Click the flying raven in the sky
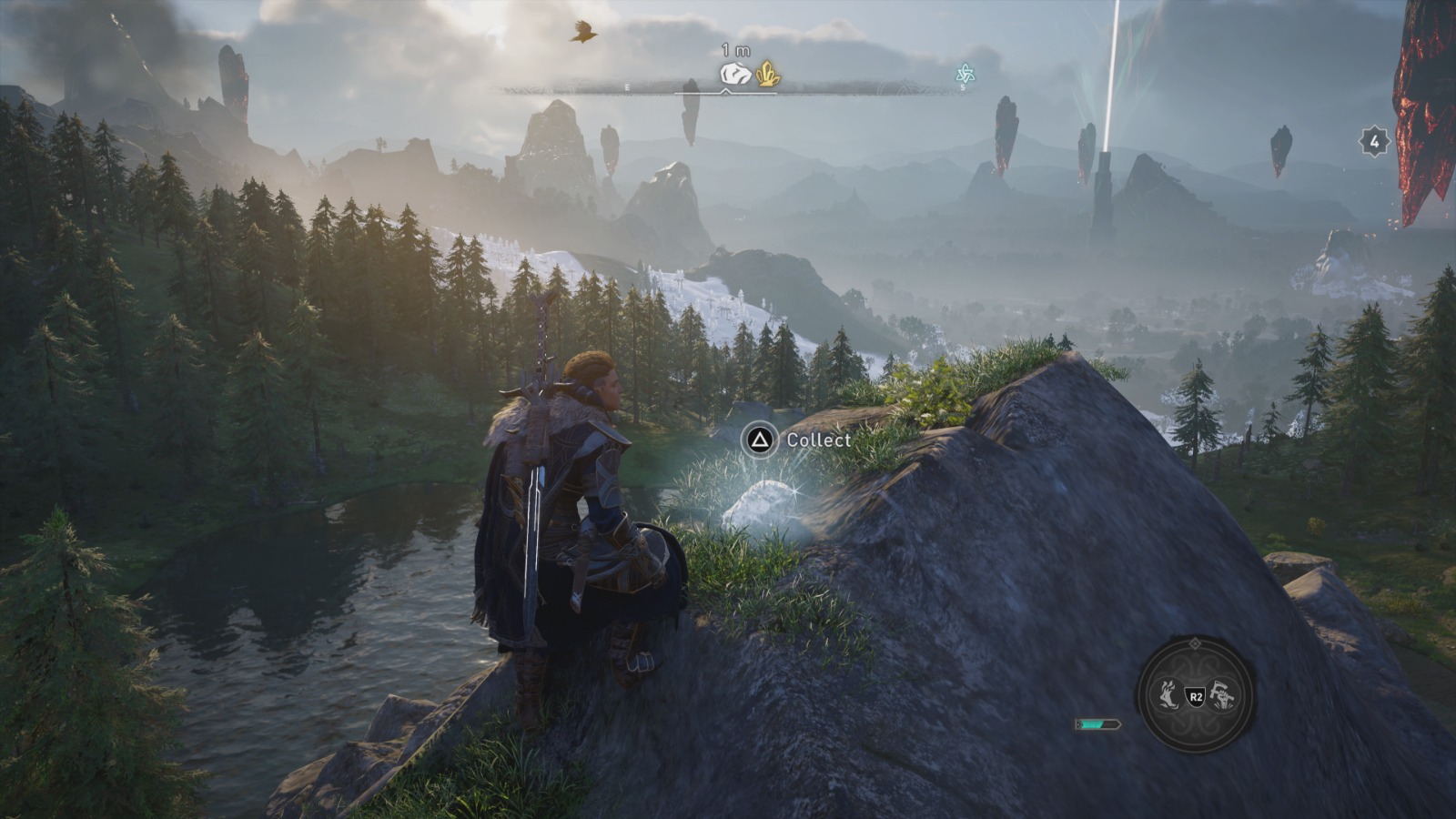 tap(584, 29)
